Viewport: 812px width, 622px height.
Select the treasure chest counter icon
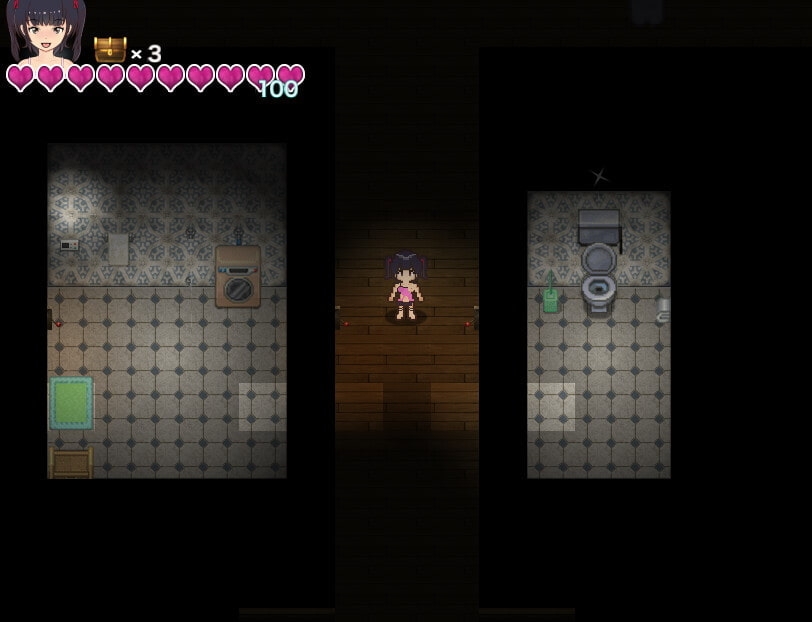110,50
